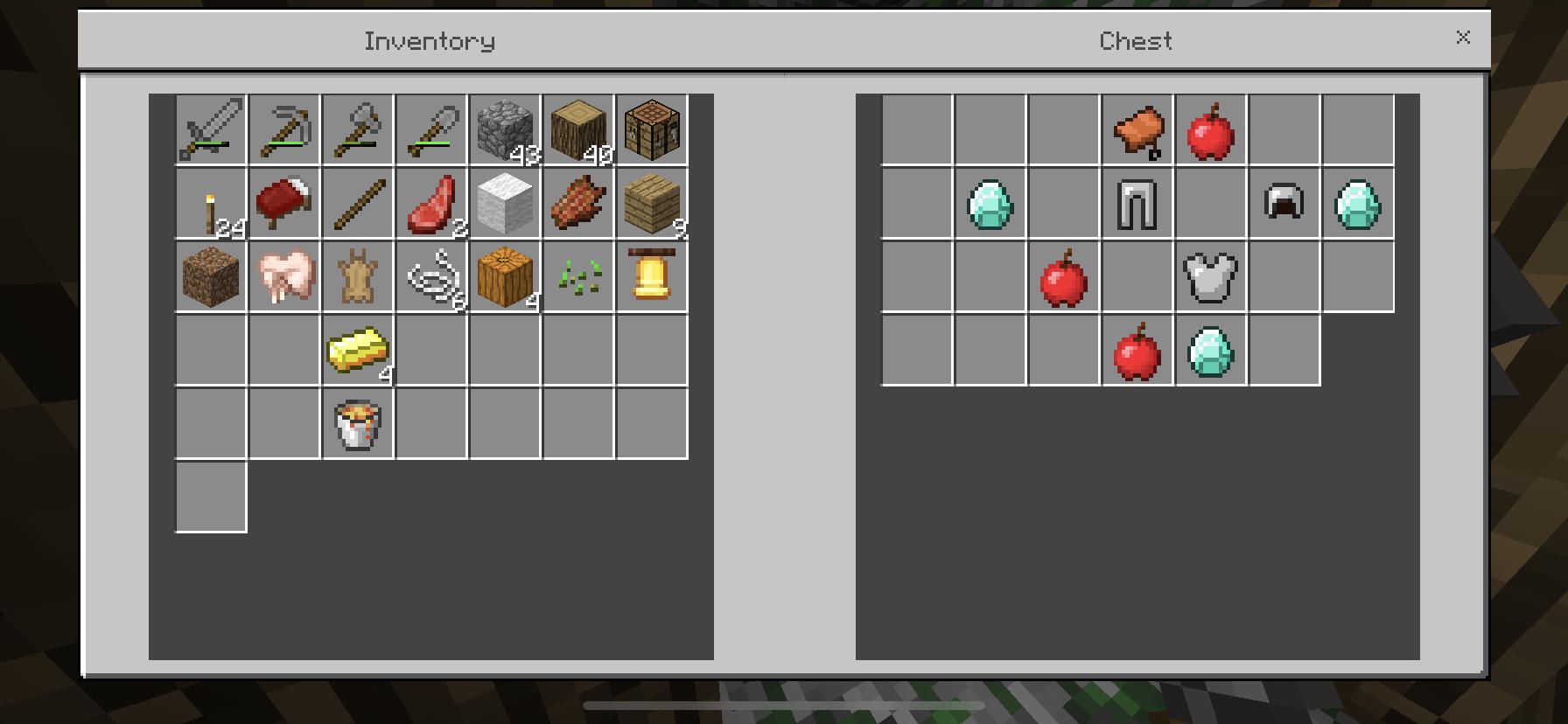Click the crafting table item
This screenshot has width=1568, height=724.
651,129
